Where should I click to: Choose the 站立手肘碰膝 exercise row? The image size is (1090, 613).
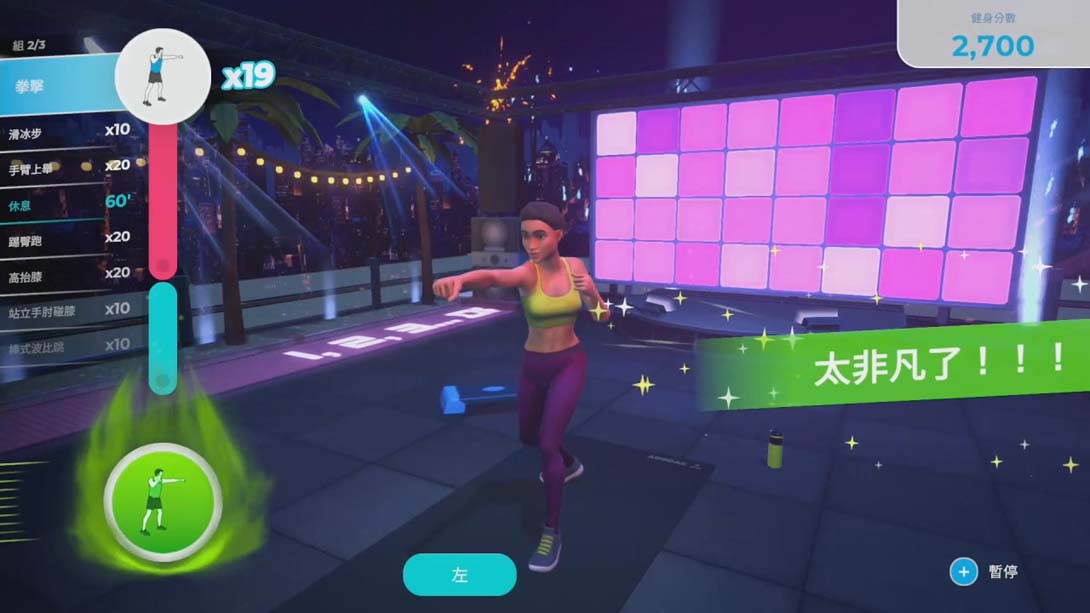pos(65,310)
